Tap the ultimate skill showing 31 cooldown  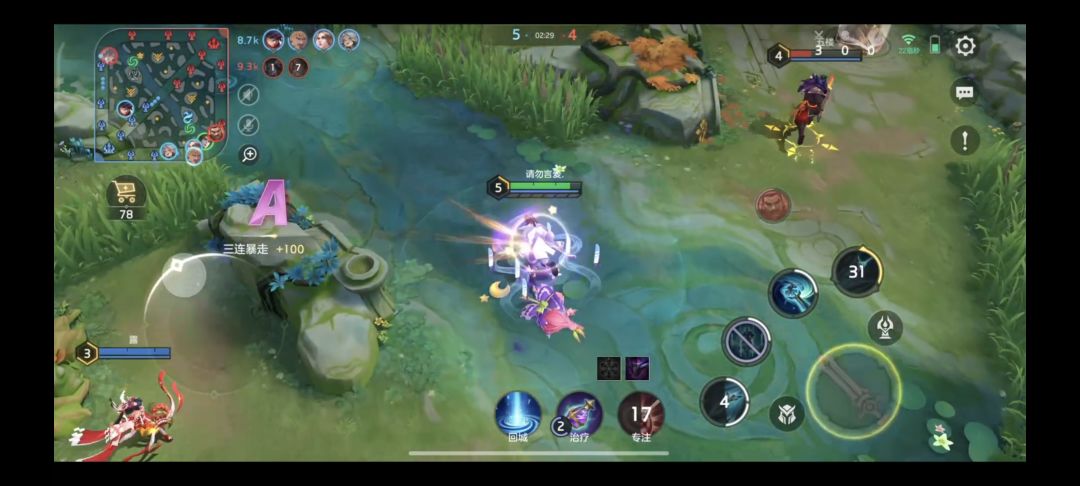click(857, 271)
